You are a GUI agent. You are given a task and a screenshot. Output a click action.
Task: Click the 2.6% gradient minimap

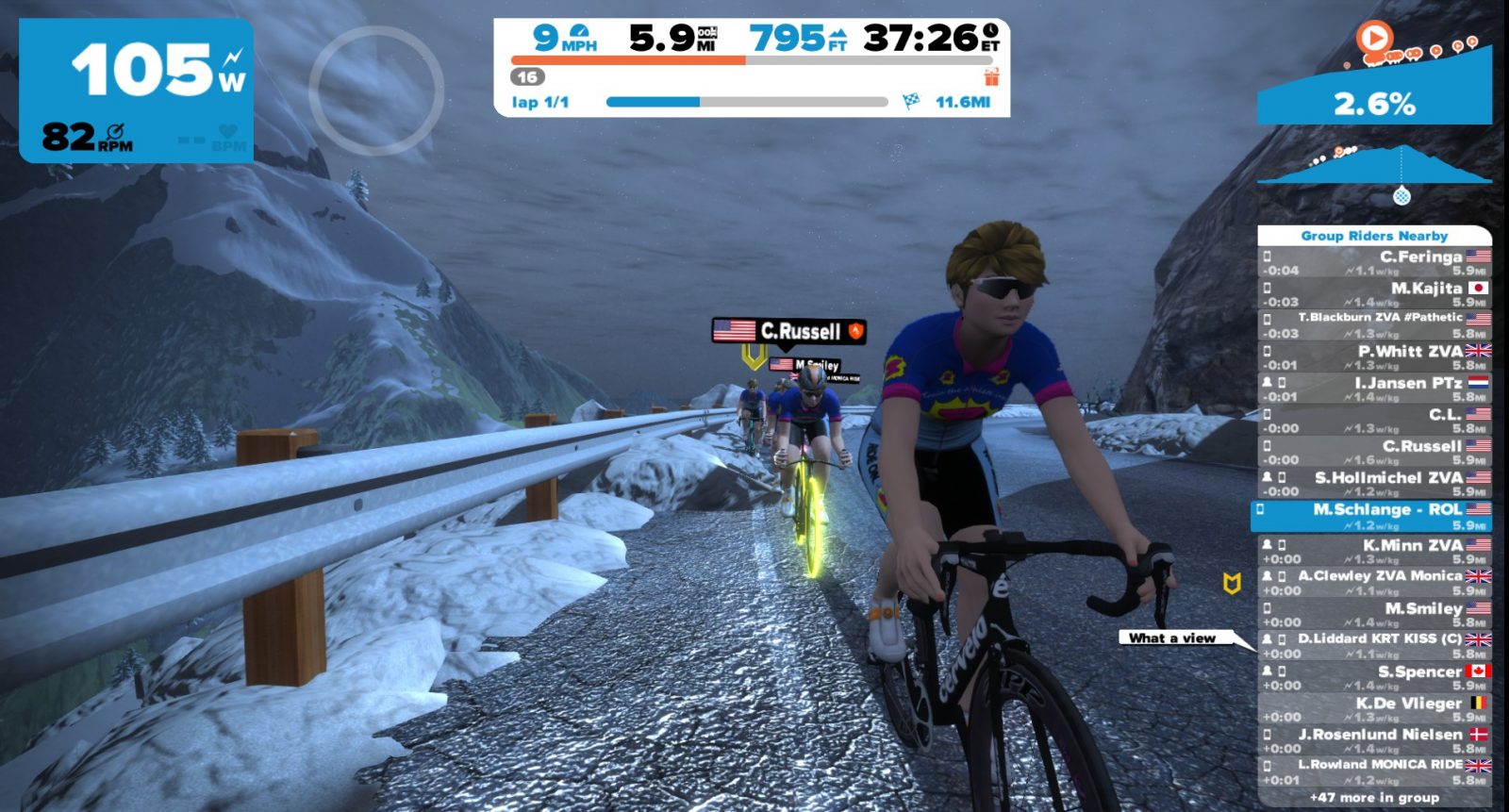(1374, 94)
